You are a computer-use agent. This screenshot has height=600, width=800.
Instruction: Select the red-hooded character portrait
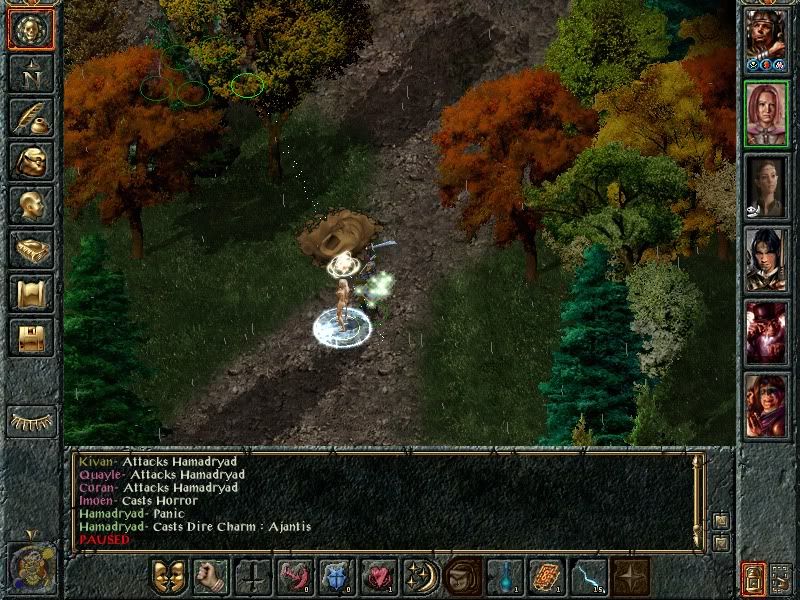pos(766,405)
